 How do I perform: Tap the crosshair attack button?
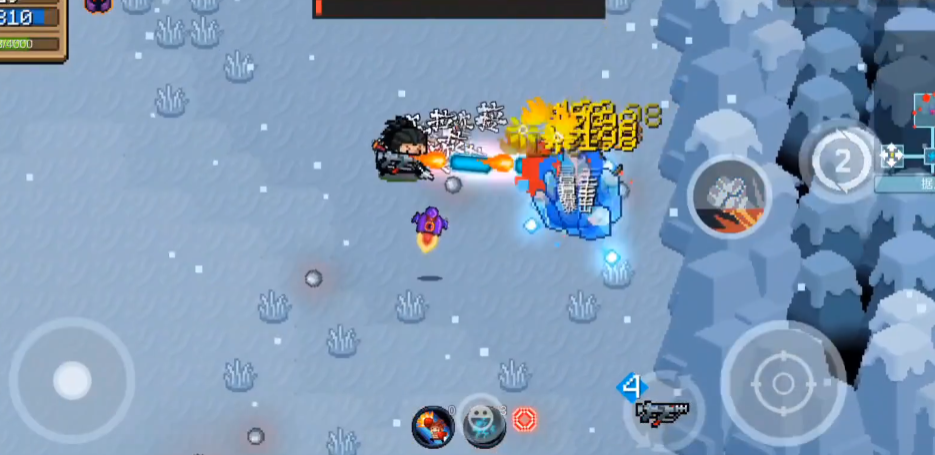click(x=783, y=382)
